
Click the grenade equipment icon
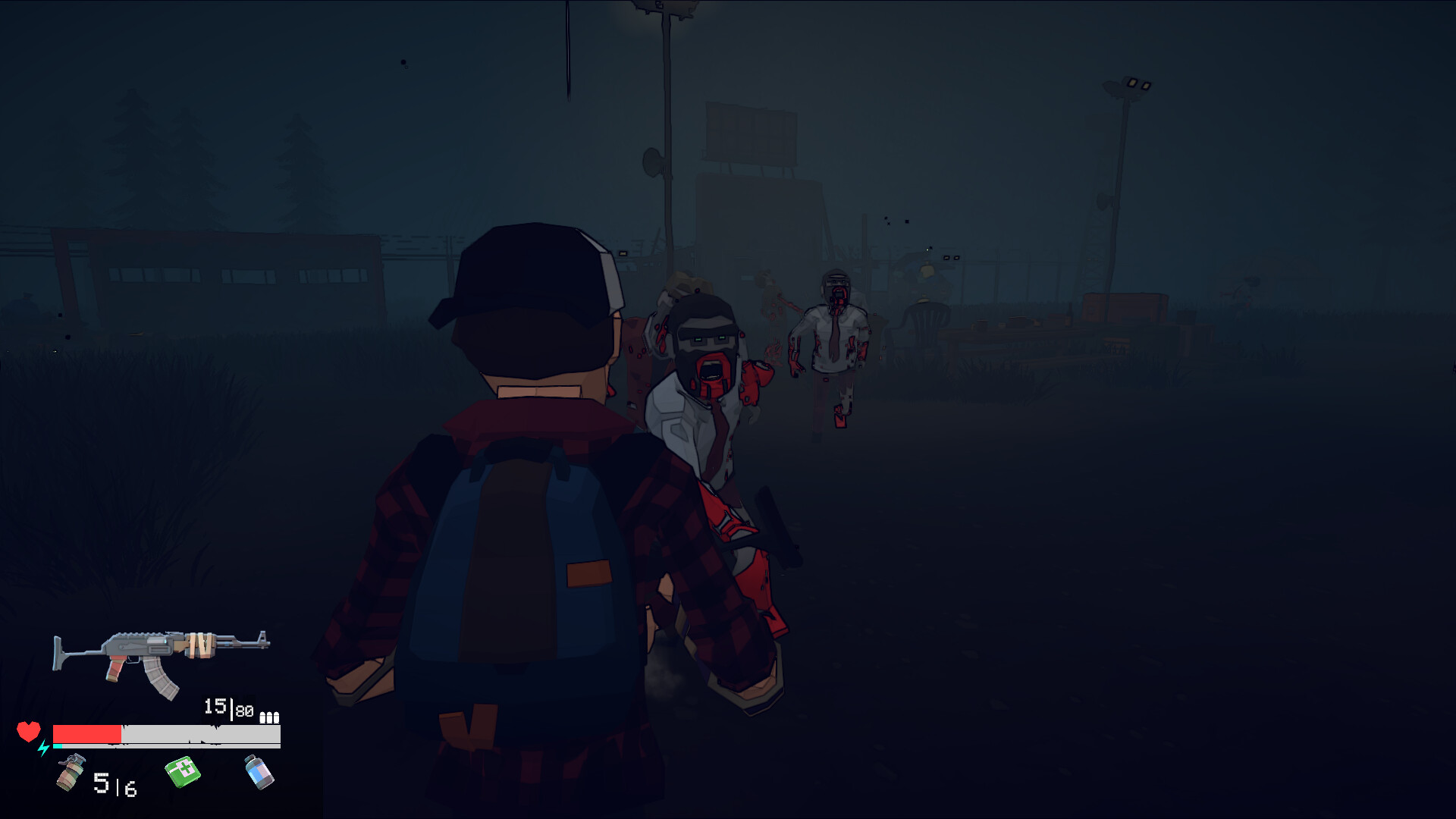[70, 772]
